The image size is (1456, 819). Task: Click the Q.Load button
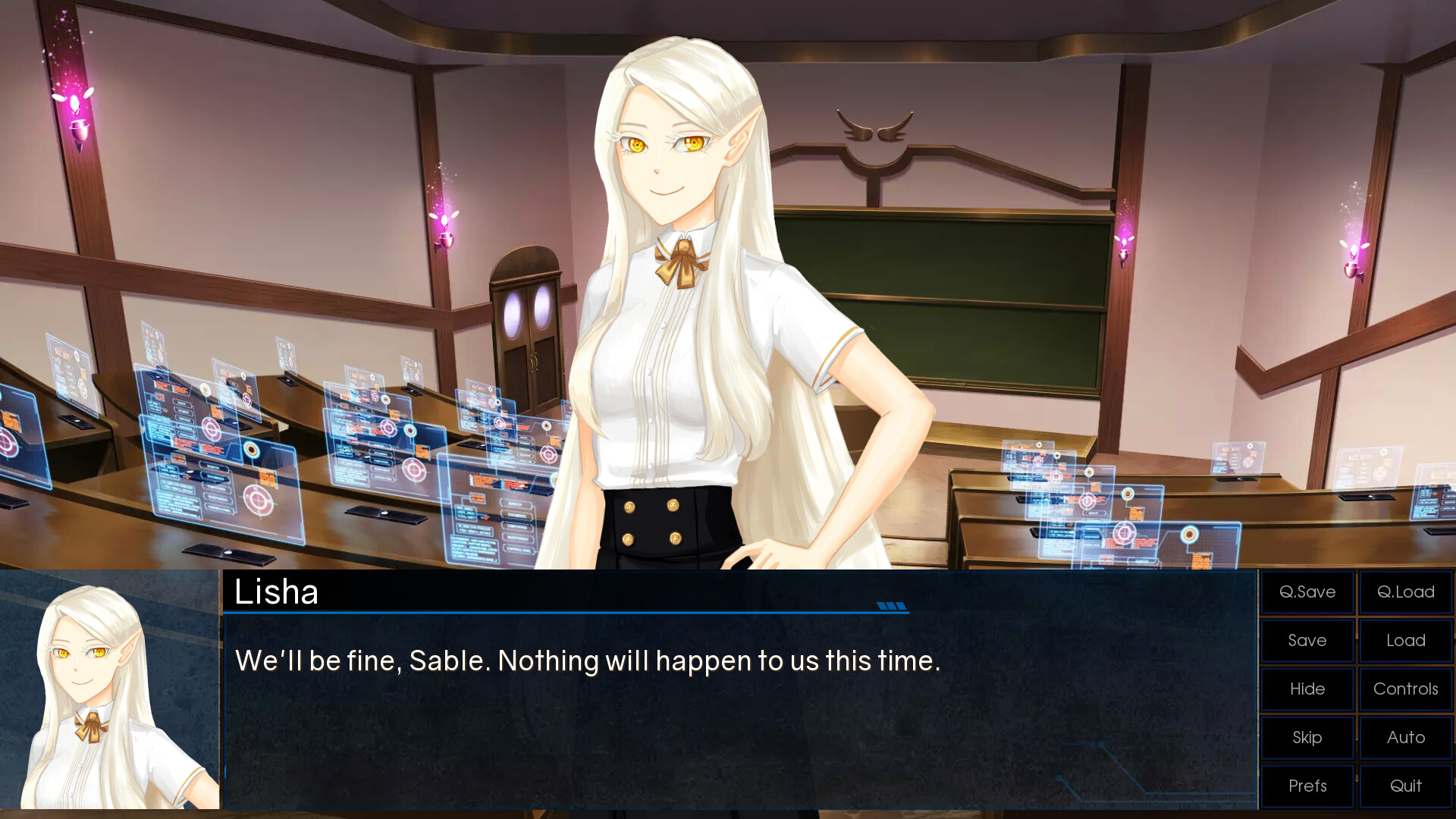click(x=1405, y=592)
